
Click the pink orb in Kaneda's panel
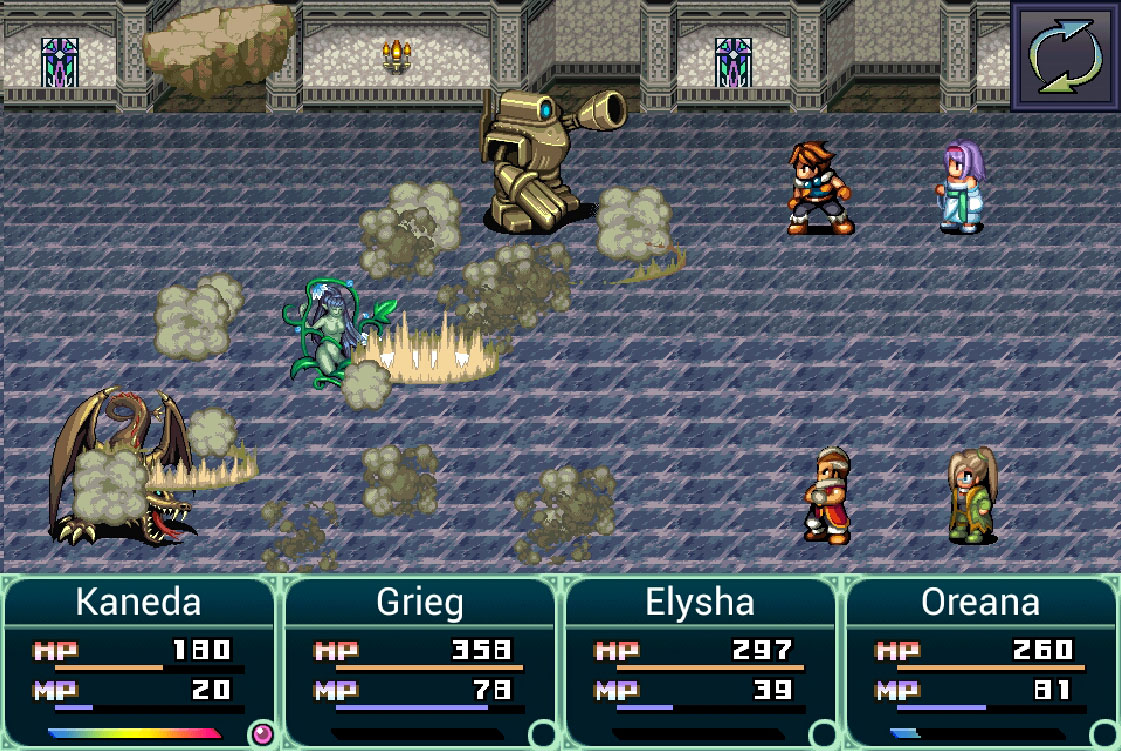tap(262, 735)
